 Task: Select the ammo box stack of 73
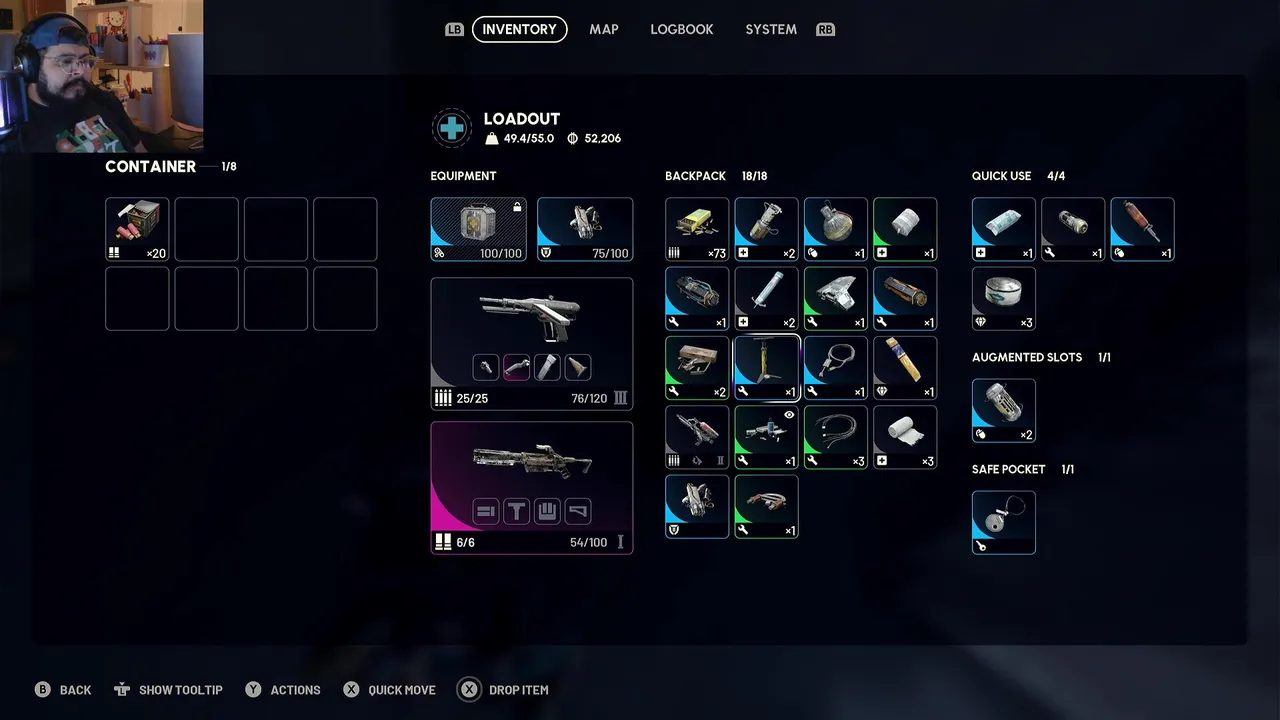(697, 229)
